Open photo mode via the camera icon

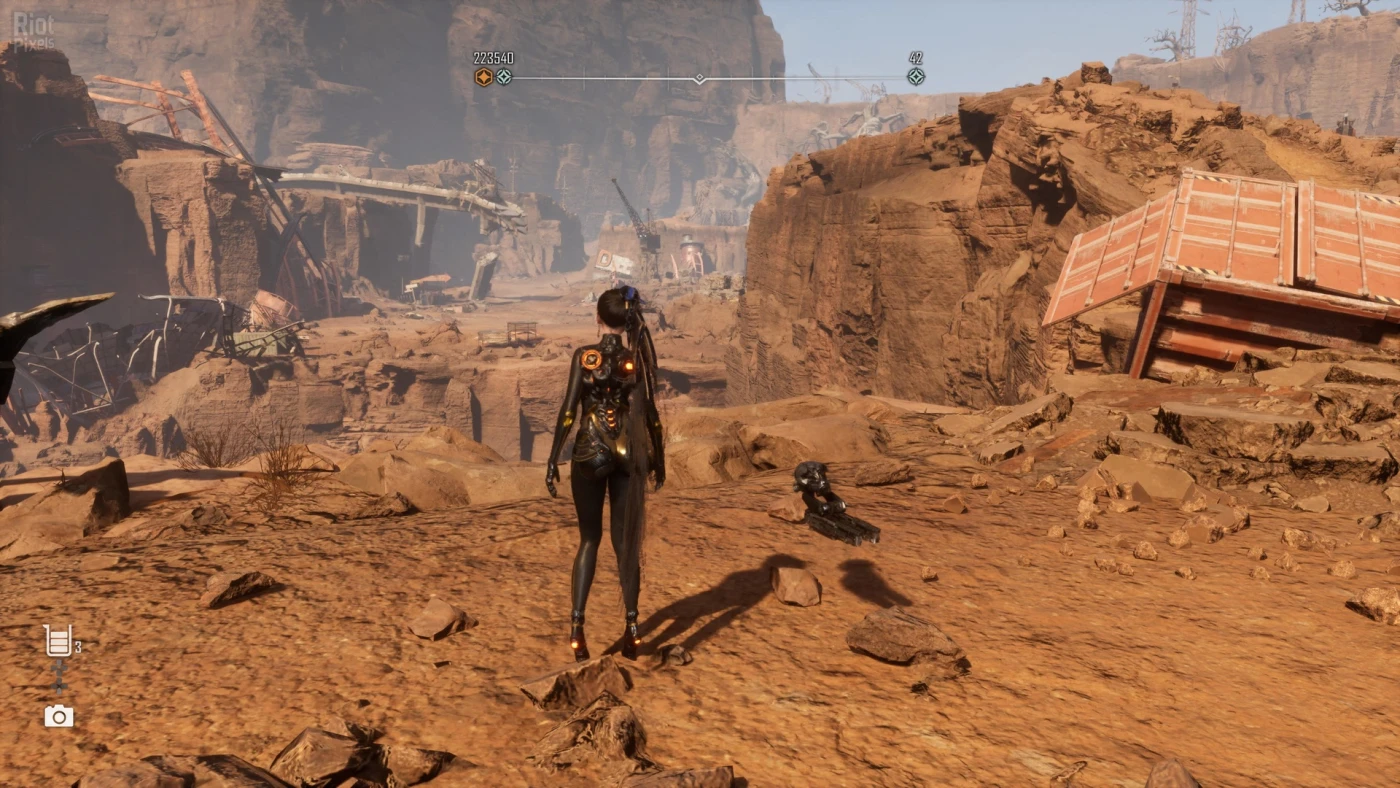(58, 716)
